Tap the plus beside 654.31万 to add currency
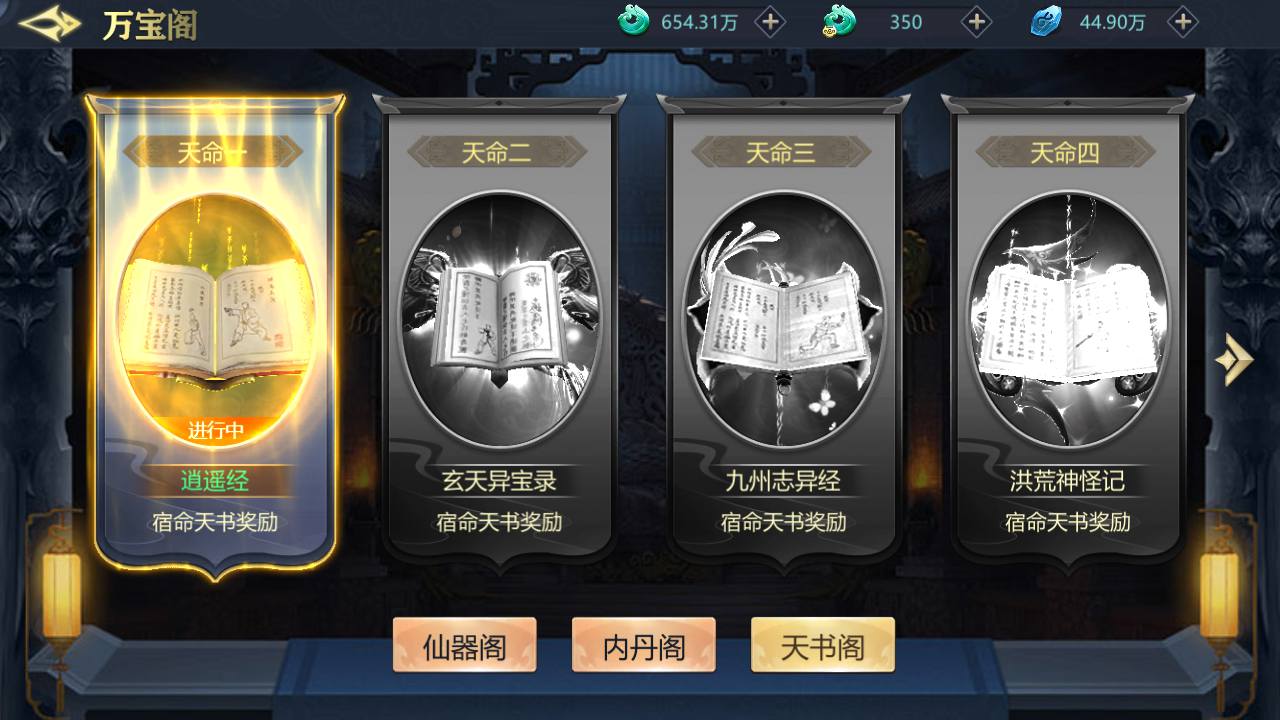This screenshot has width=1280, height=720. (769, 21)
